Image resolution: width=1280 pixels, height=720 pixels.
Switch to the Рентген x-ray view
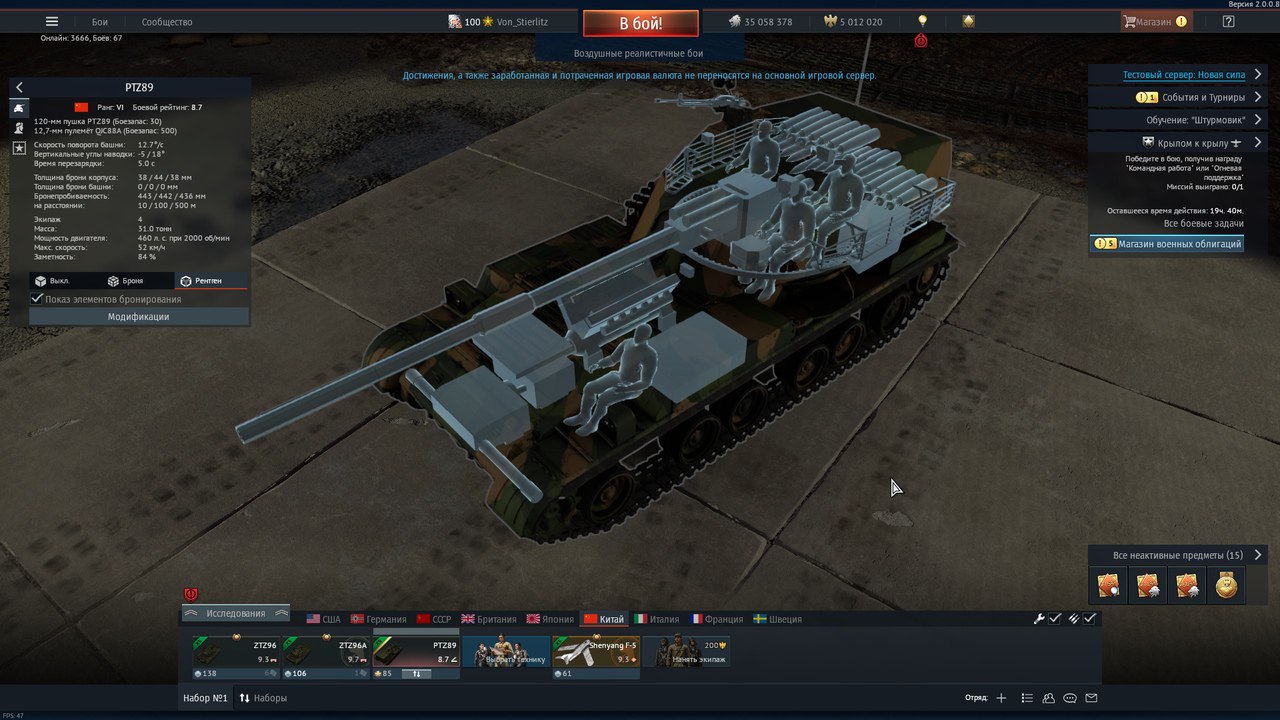pos(201,281)
